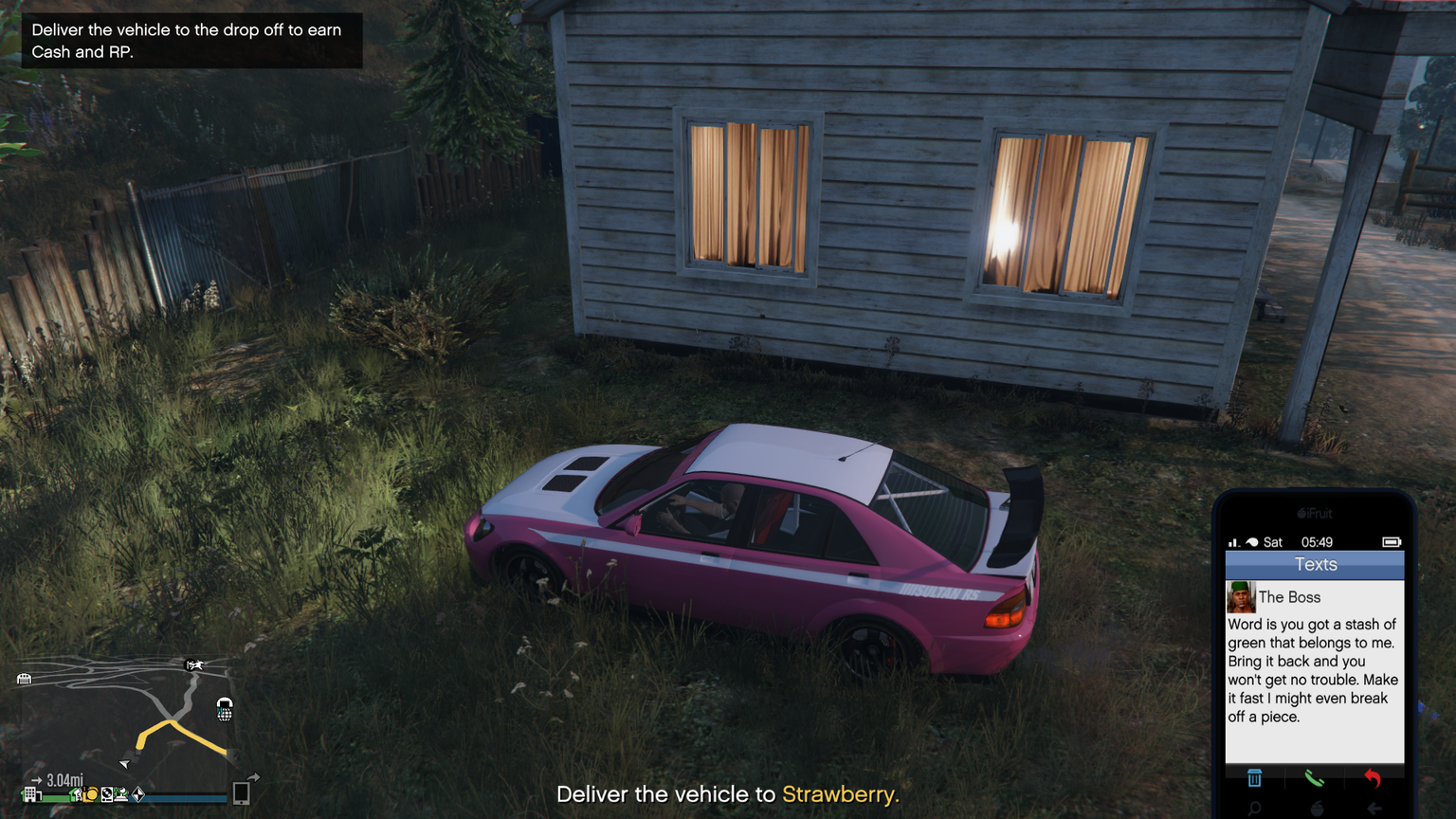Viewport: 1456px width, 819px height.
Task: Delete the text with the trash icon
Action: [1254, 778]
